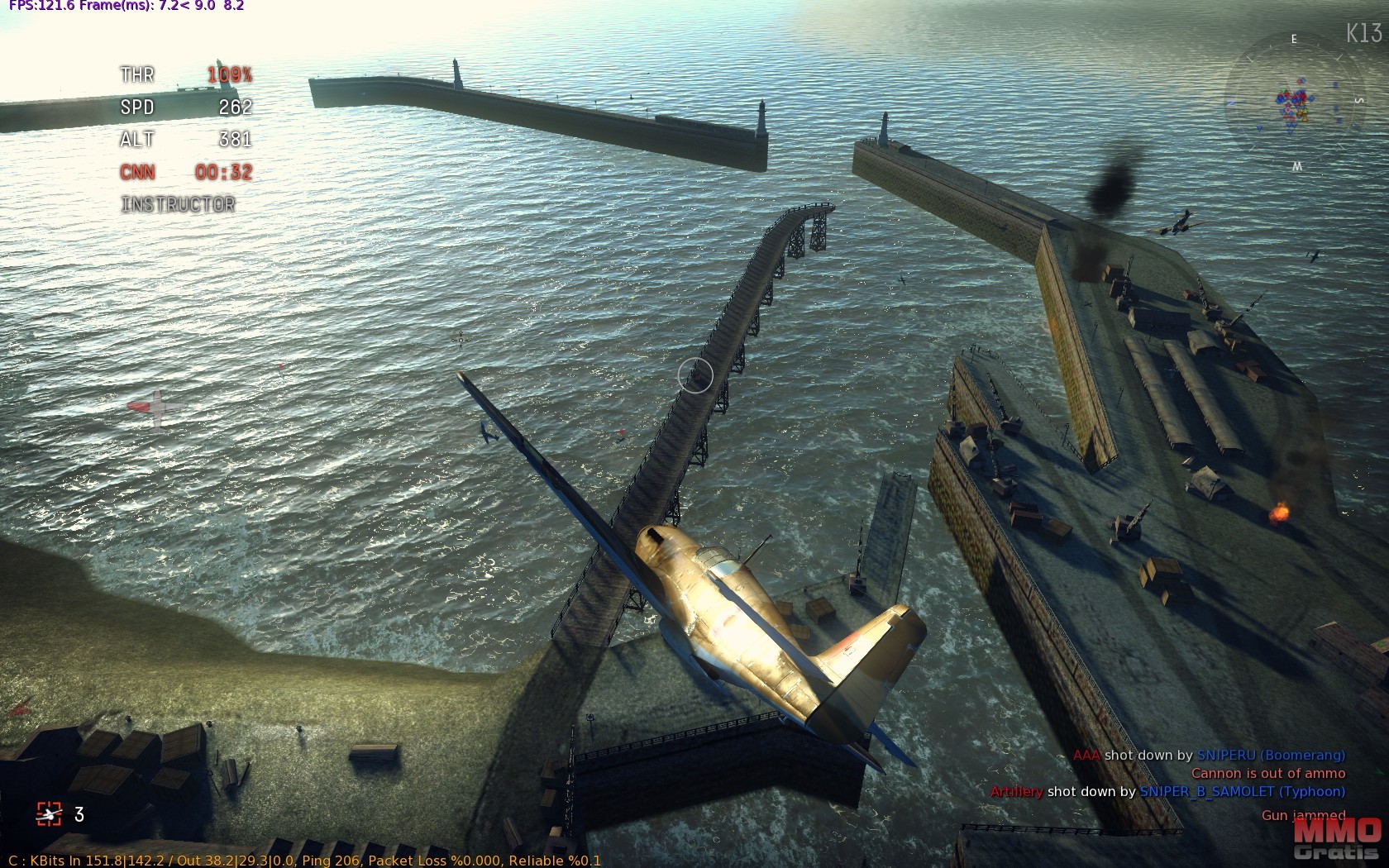Click the MMO Gratis watermark logo

coord(1337,839)
